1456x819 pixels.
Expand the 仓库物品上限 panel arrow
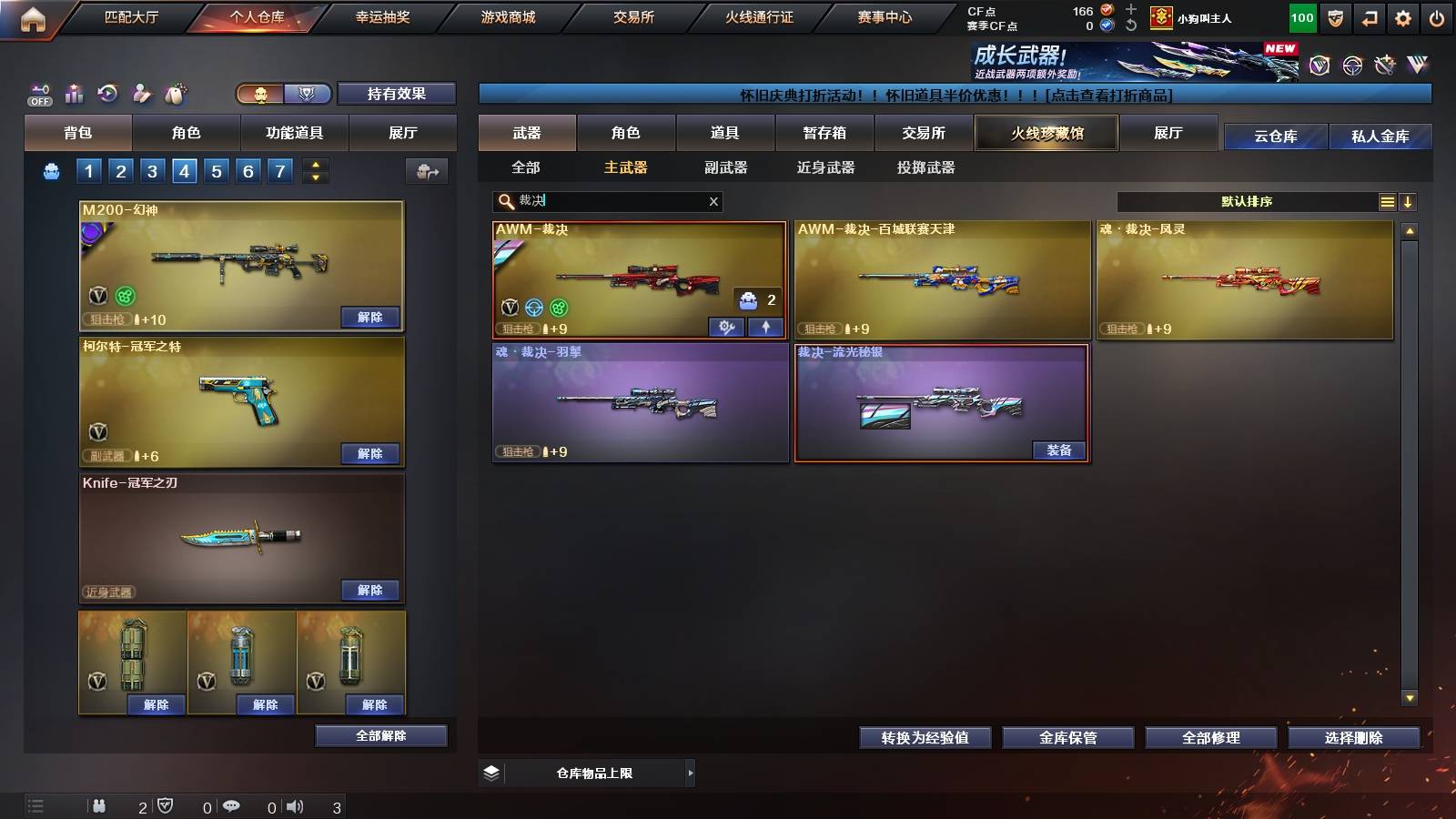pos(689,773)
